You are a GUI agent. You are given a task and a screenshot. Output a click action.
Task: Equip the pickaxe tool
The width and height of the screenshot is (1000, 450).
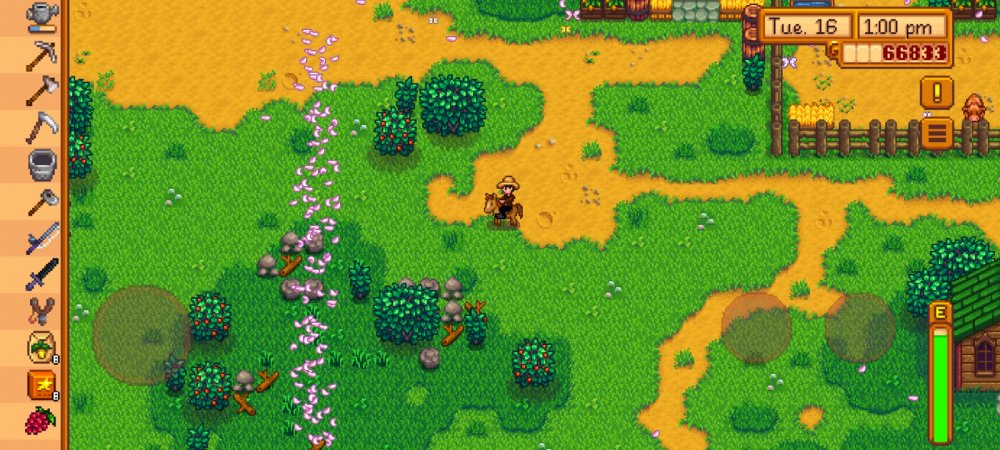coord(42,55)
